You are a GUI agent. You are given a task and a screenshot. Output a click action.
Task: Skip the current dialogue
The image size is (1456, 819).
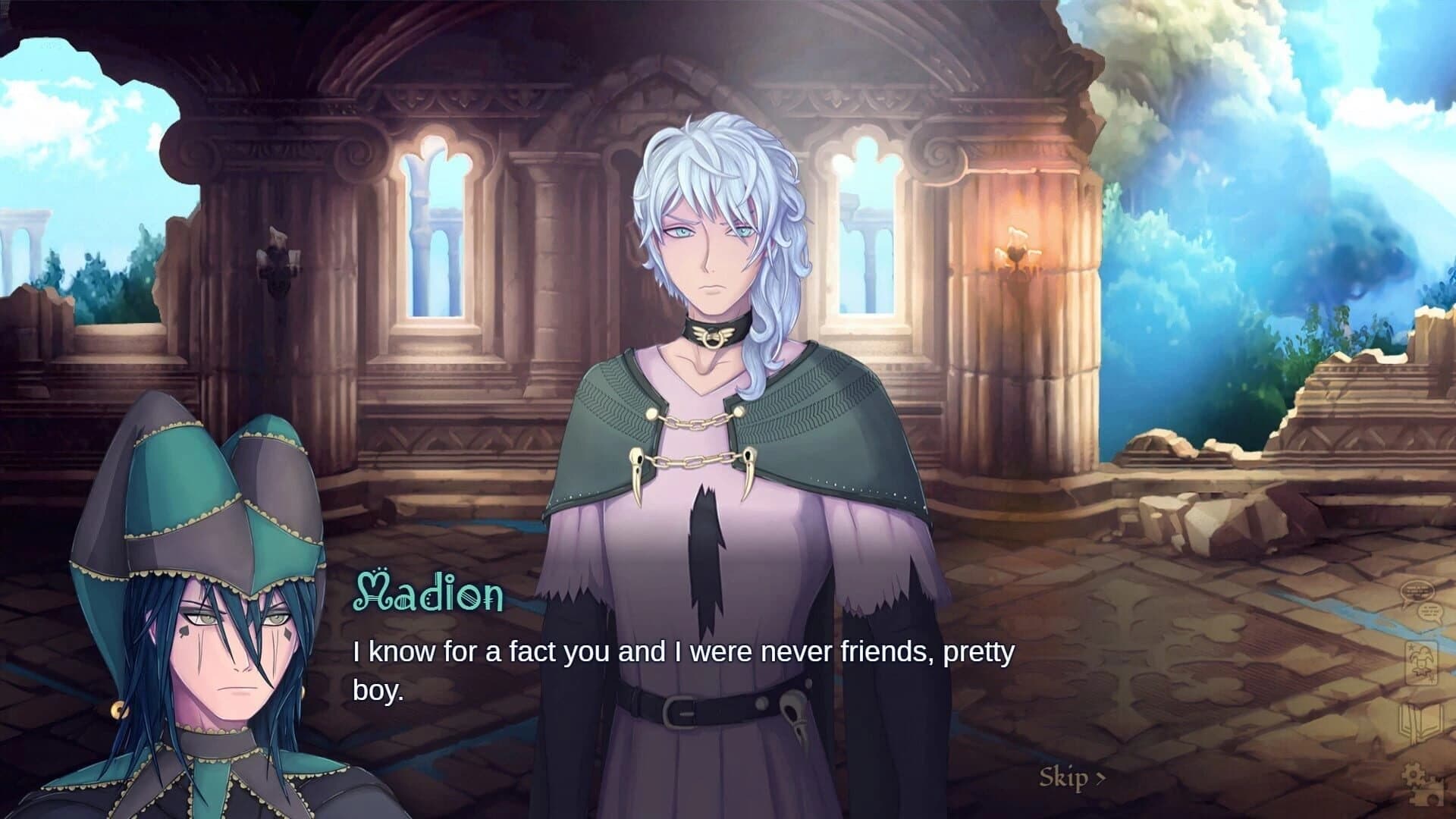click(1071, 778)
